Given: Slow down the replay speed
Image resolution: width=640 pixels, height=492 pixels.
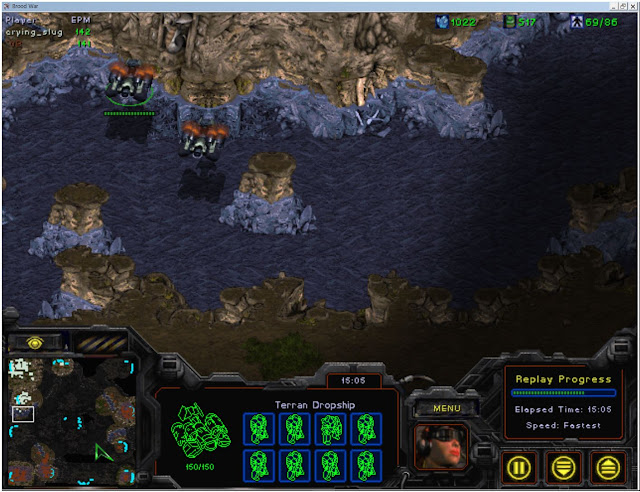Looking at the screenshot, I should (565, 465).
